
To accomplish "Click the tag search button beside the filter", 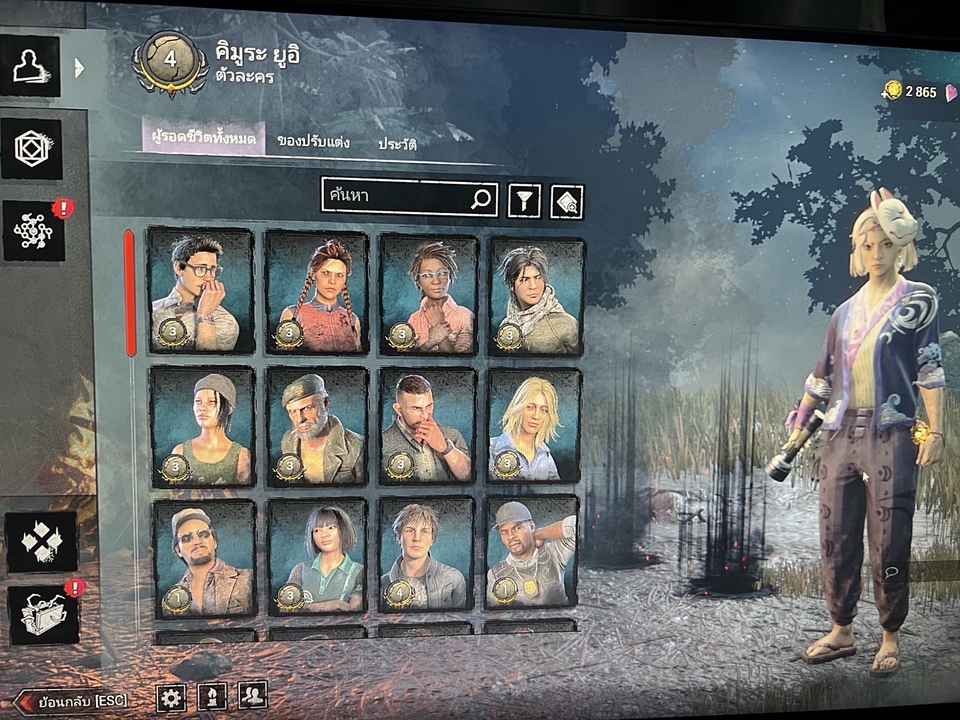I will [x=567, y=202].
